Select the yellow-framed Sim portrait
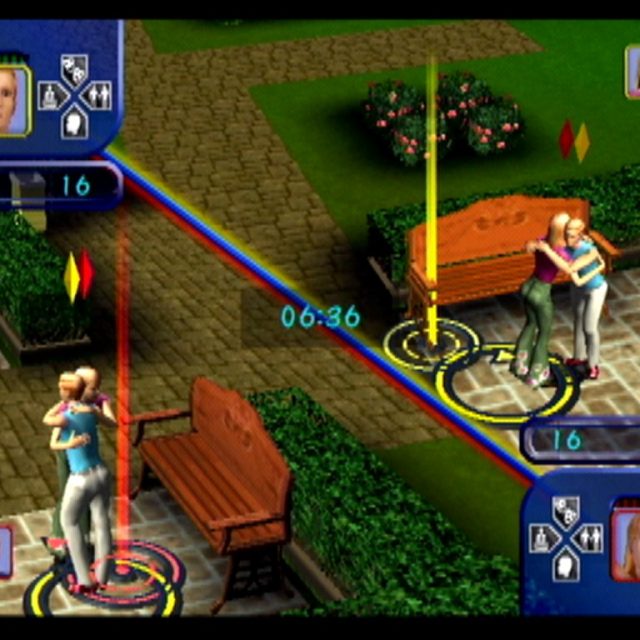 [12, 98]
